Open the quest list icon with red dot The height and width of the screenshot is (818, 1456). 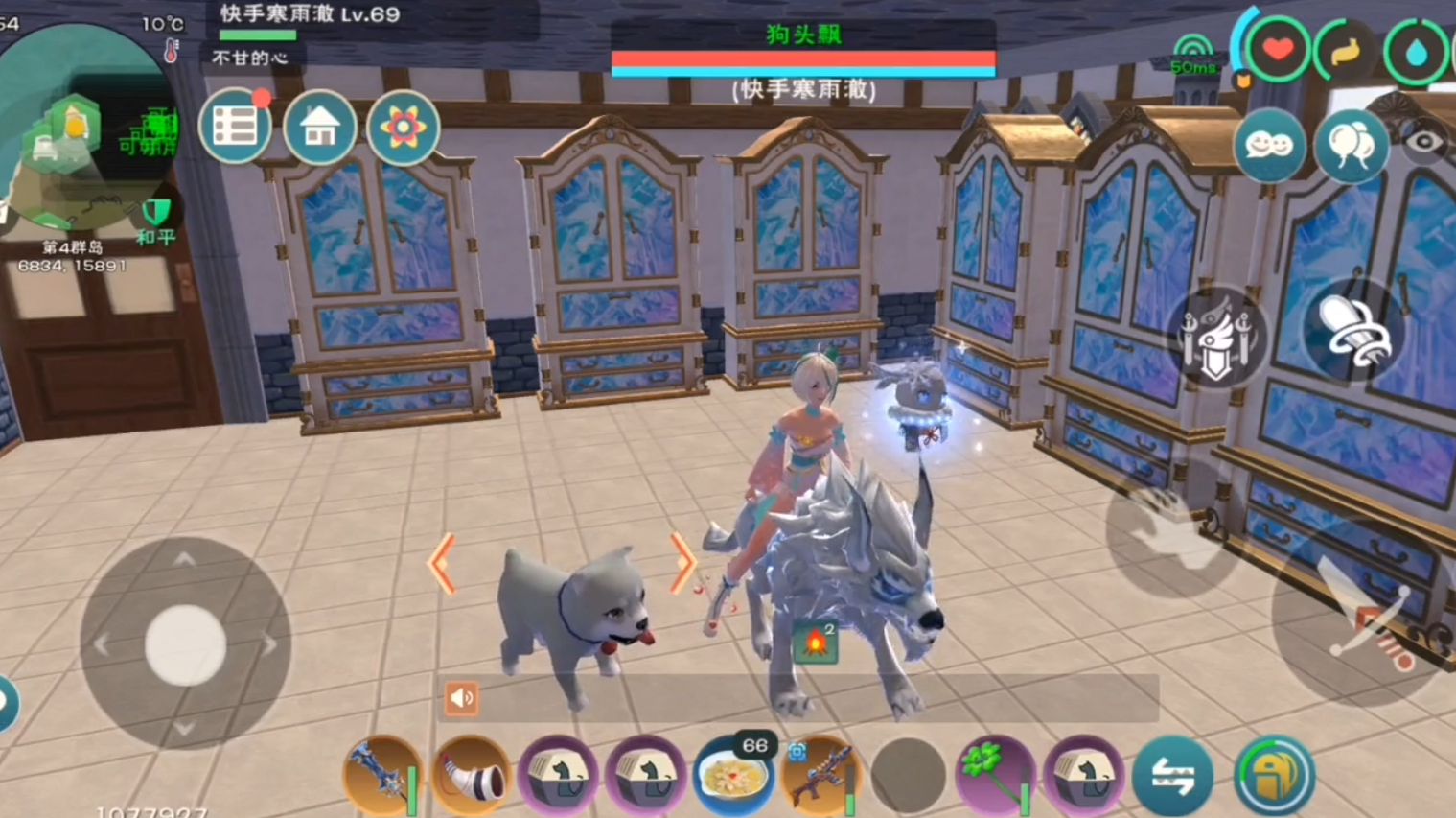pos(235,126)
